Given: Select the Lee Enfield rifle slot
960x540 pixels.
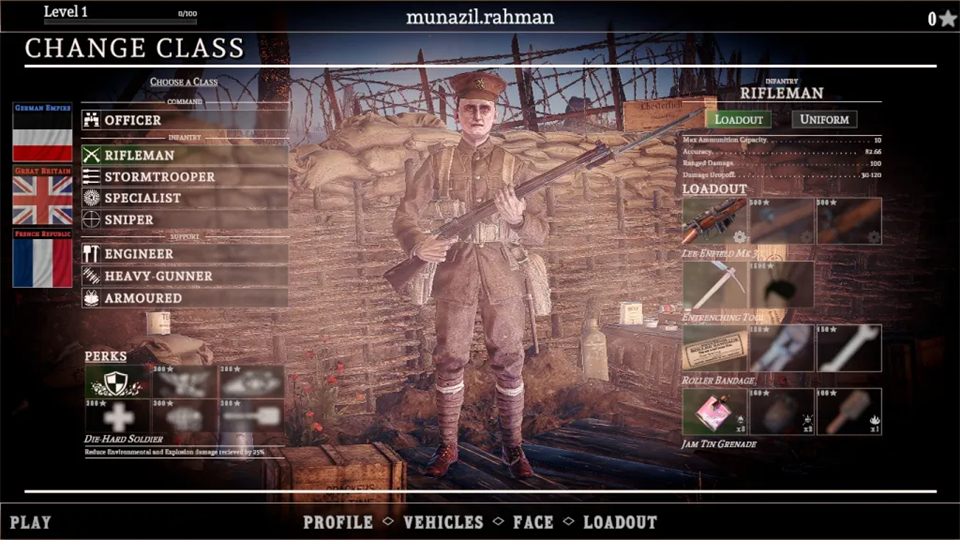Looking at the screenshot, I should pyautogui.click(x=714, y=221).
